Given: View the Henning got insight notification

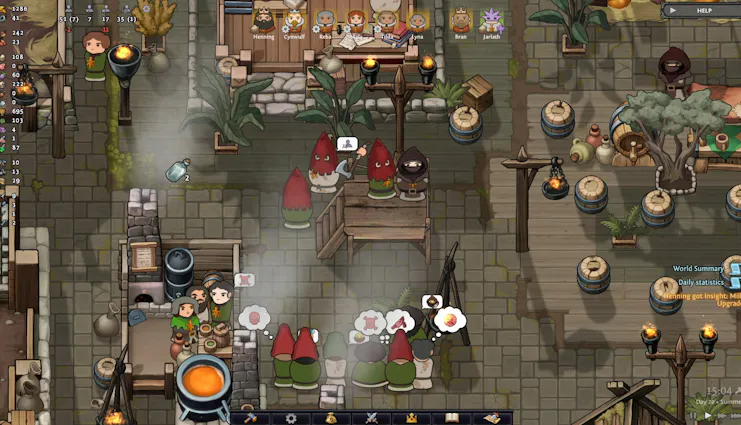Looking at the screenshot, I should pyautogui.click(x=706, y=298).
